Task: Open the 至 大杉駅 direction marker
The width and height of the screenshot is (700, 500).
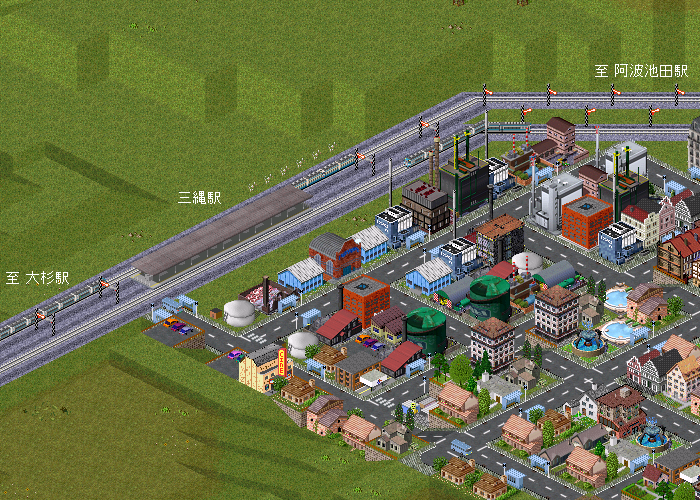Action: pos(38,277)
